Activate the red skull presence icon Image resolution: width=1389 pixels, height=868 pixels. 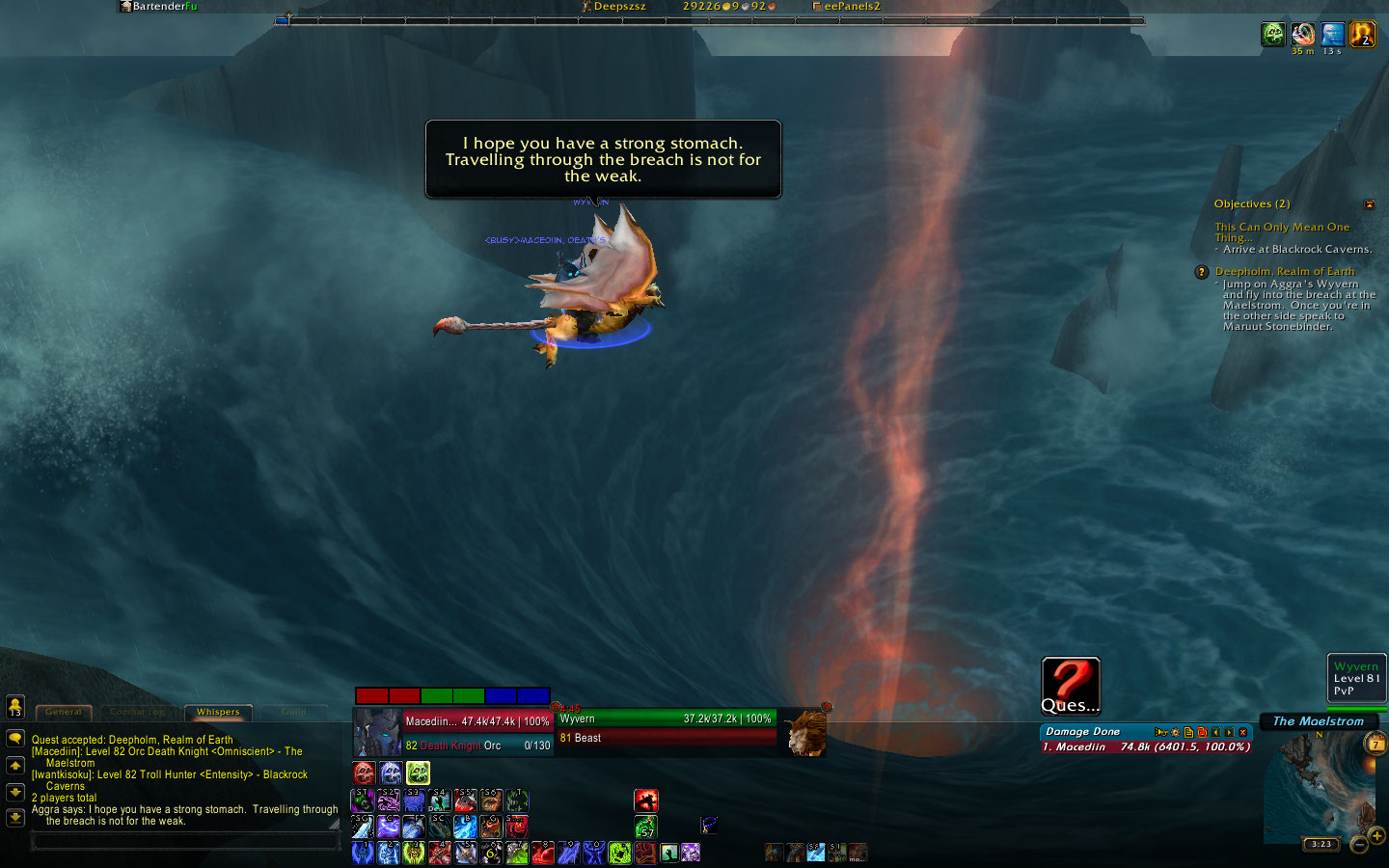click(x=364, y=773)
